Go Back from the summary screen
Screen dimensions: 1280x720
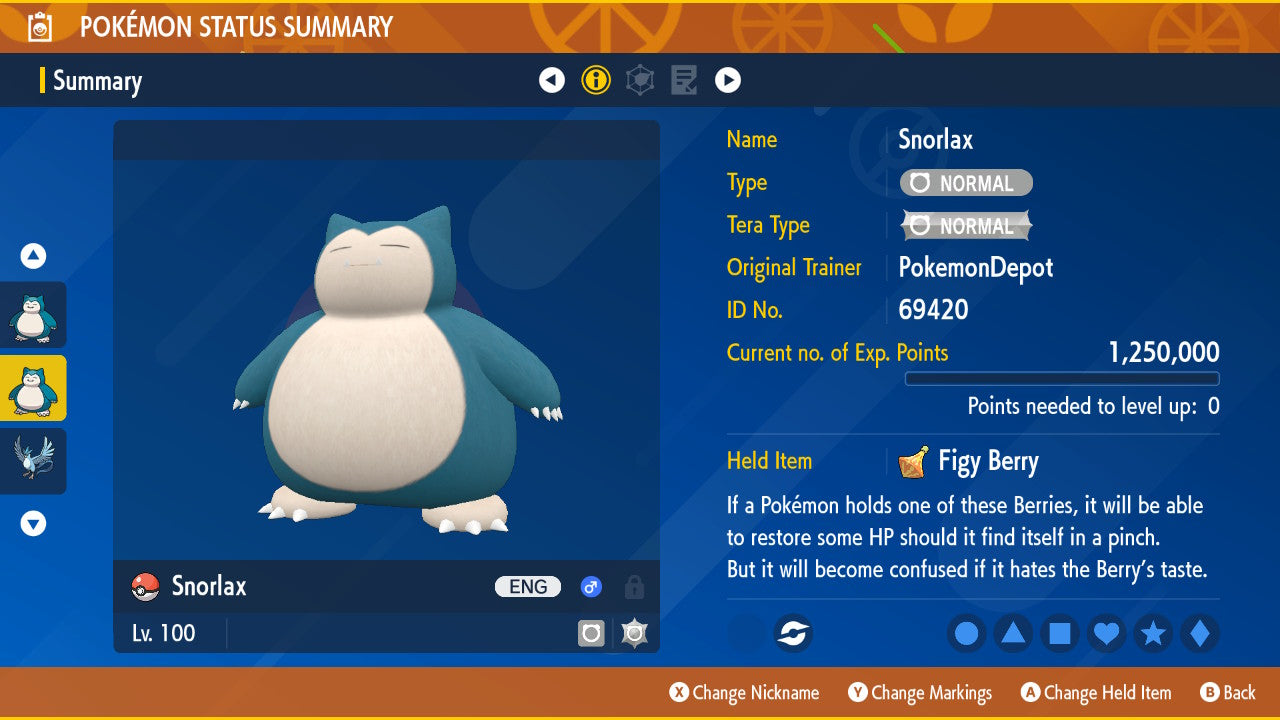pos(1228,693)
